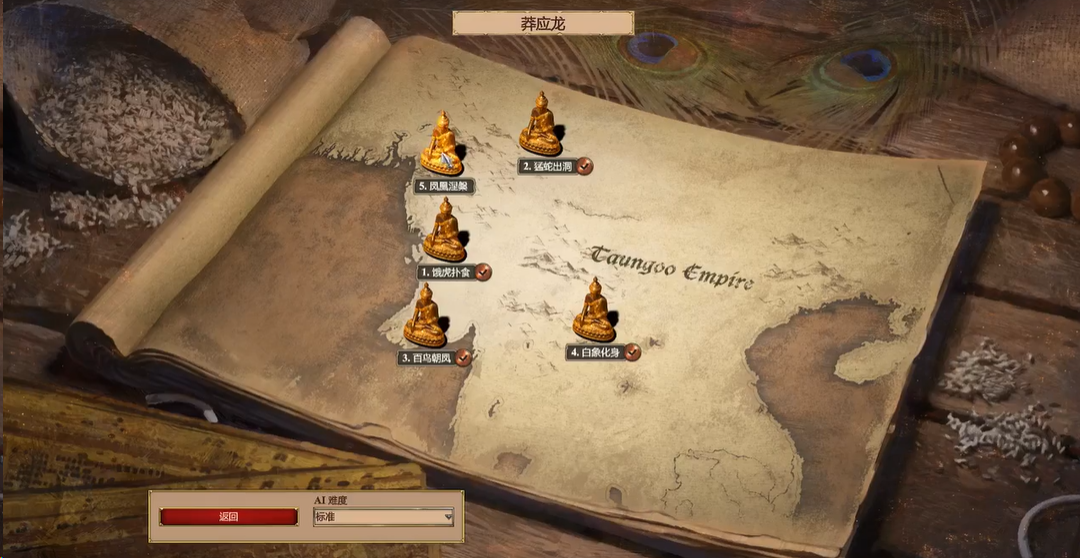The width and height of the screenshot is (1080, 558).
Task: Open the AI 难度 difficulty dropdown
Action: coord(383,517)
